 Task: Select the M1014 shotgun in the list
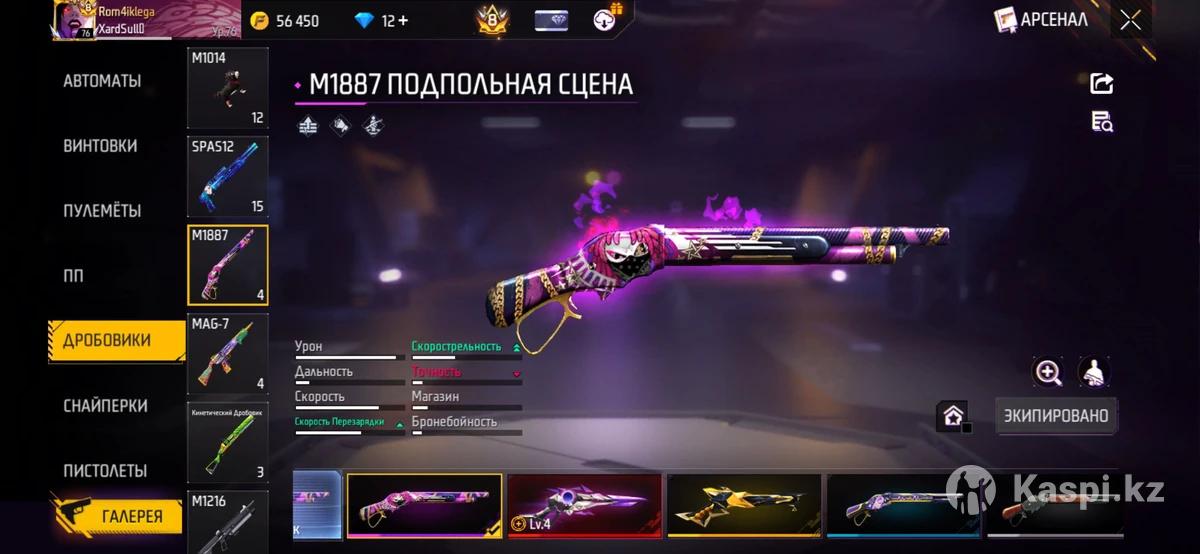click(228, 88)
